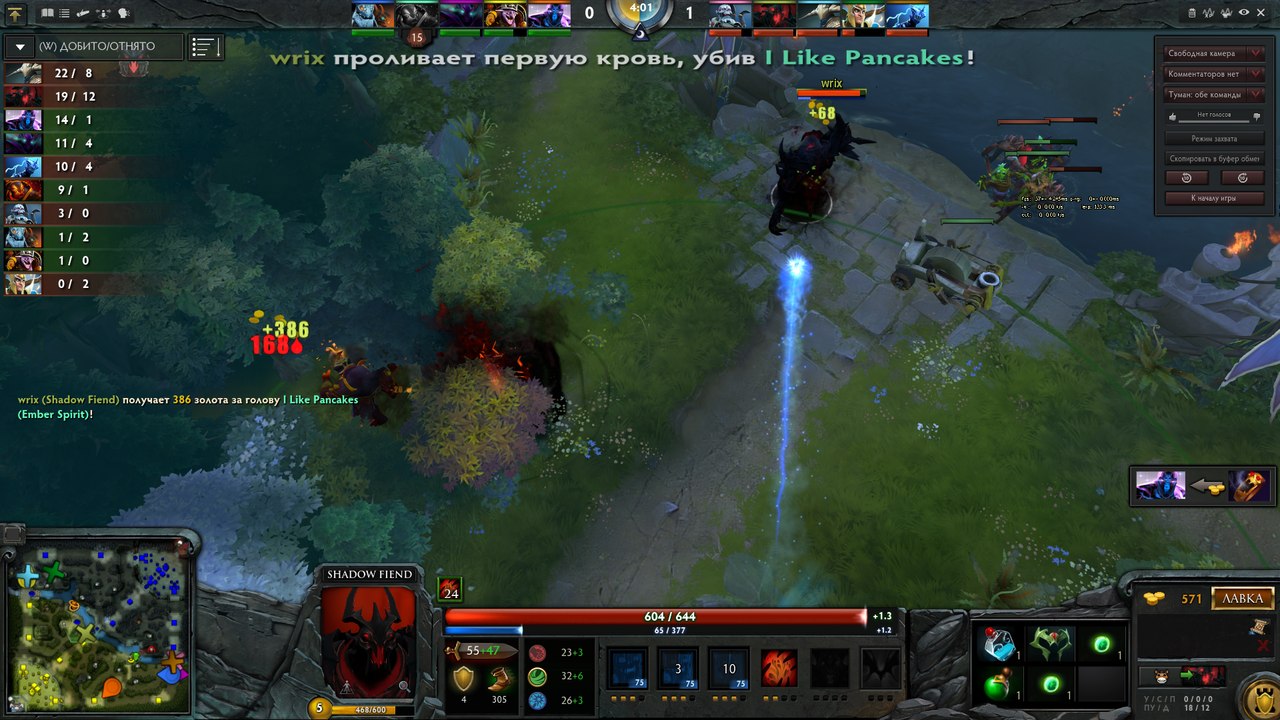Select the Healing Salve item slot
The image size is (1280, 720).
(x=997, y=685)
